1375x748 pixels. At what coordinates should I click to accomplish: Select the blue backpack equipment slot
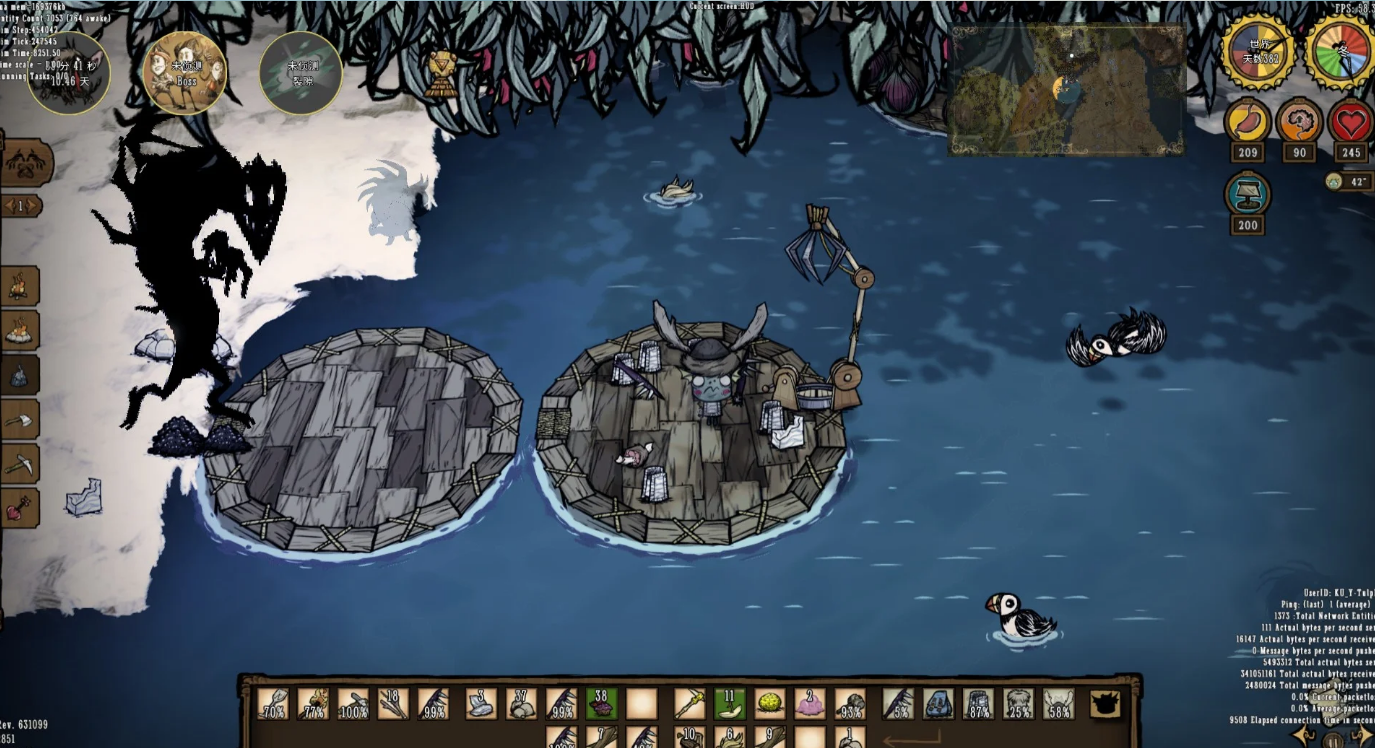click(x=938, y=704)
